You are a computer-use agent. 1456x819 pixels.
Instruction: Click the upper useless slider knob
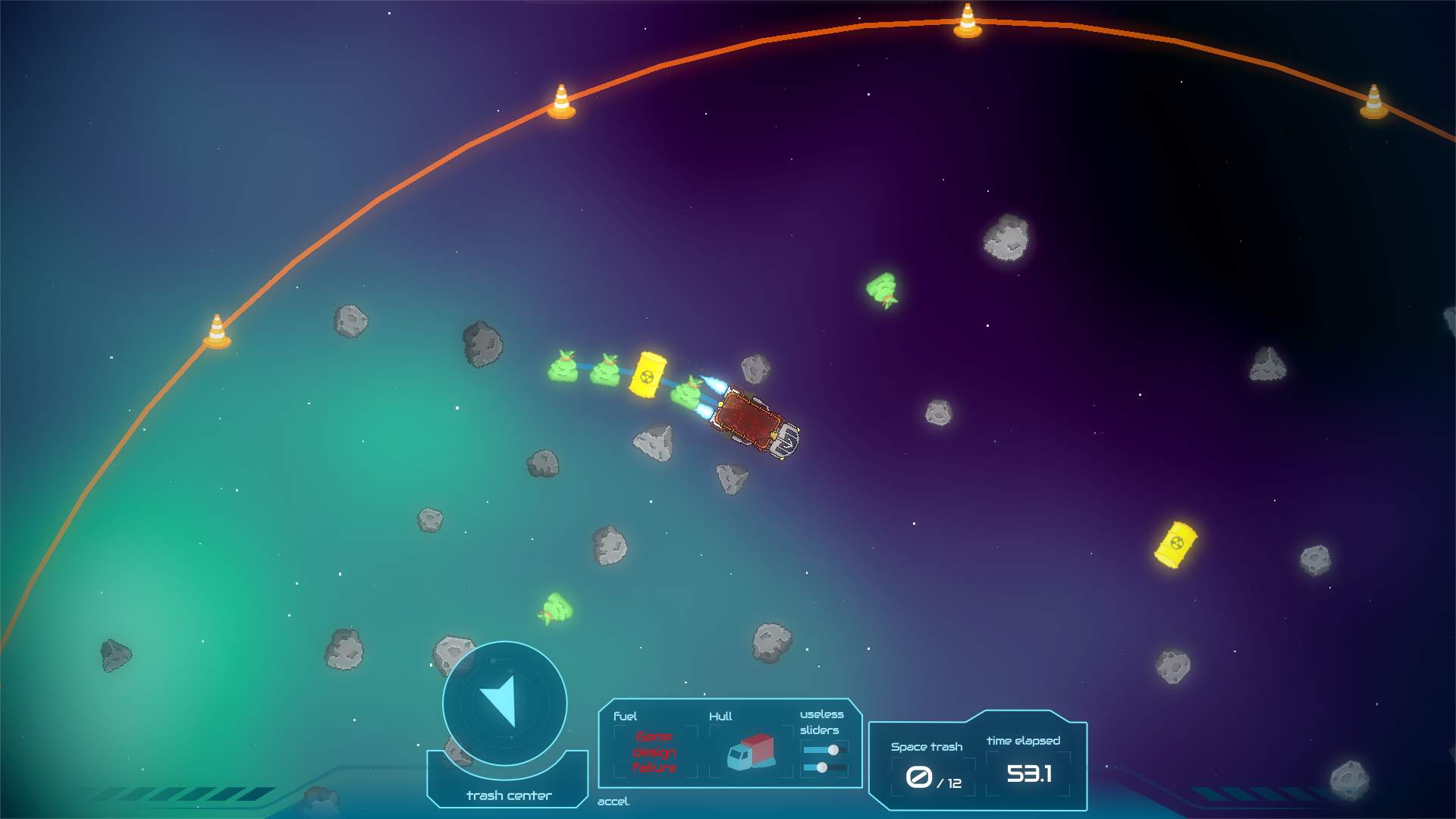(833, 750)
